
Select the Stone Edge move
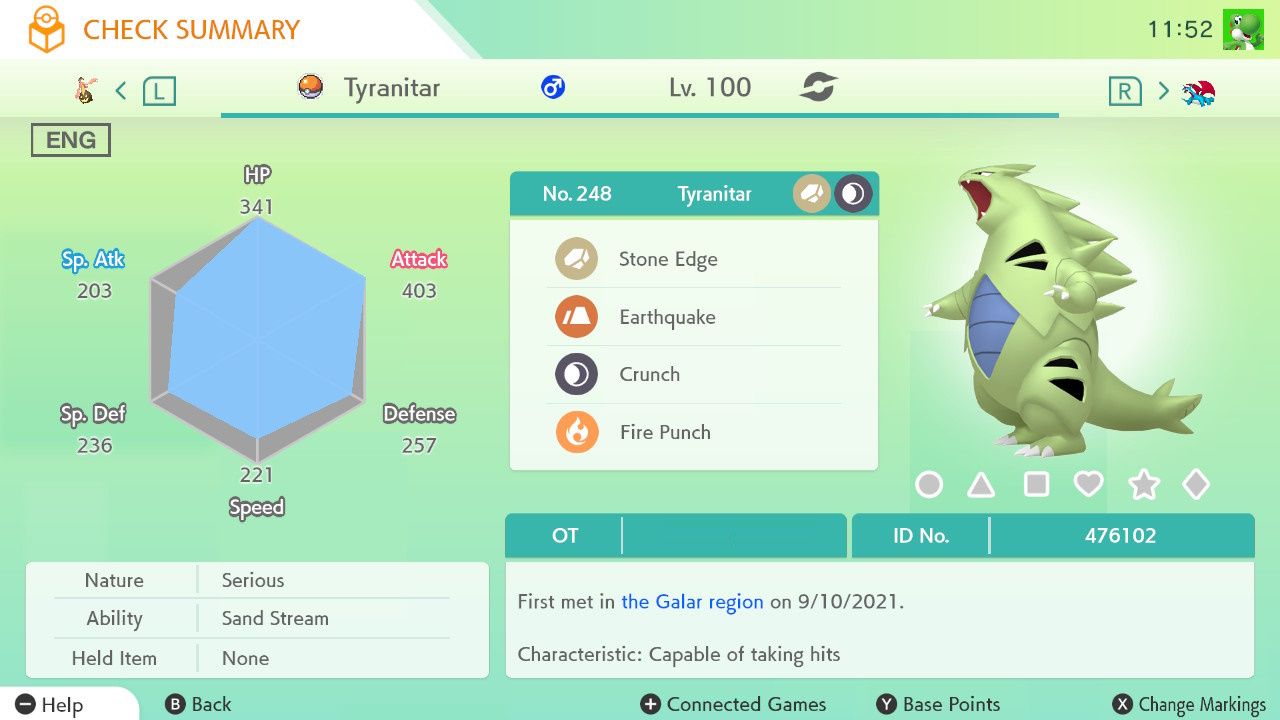667,259
